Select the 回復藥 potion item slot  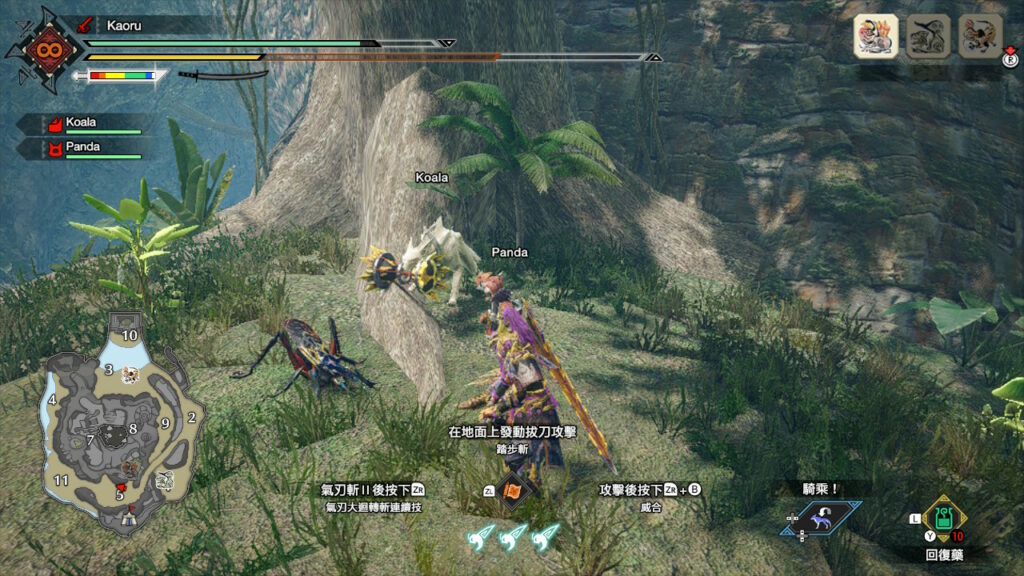[943, 519]
